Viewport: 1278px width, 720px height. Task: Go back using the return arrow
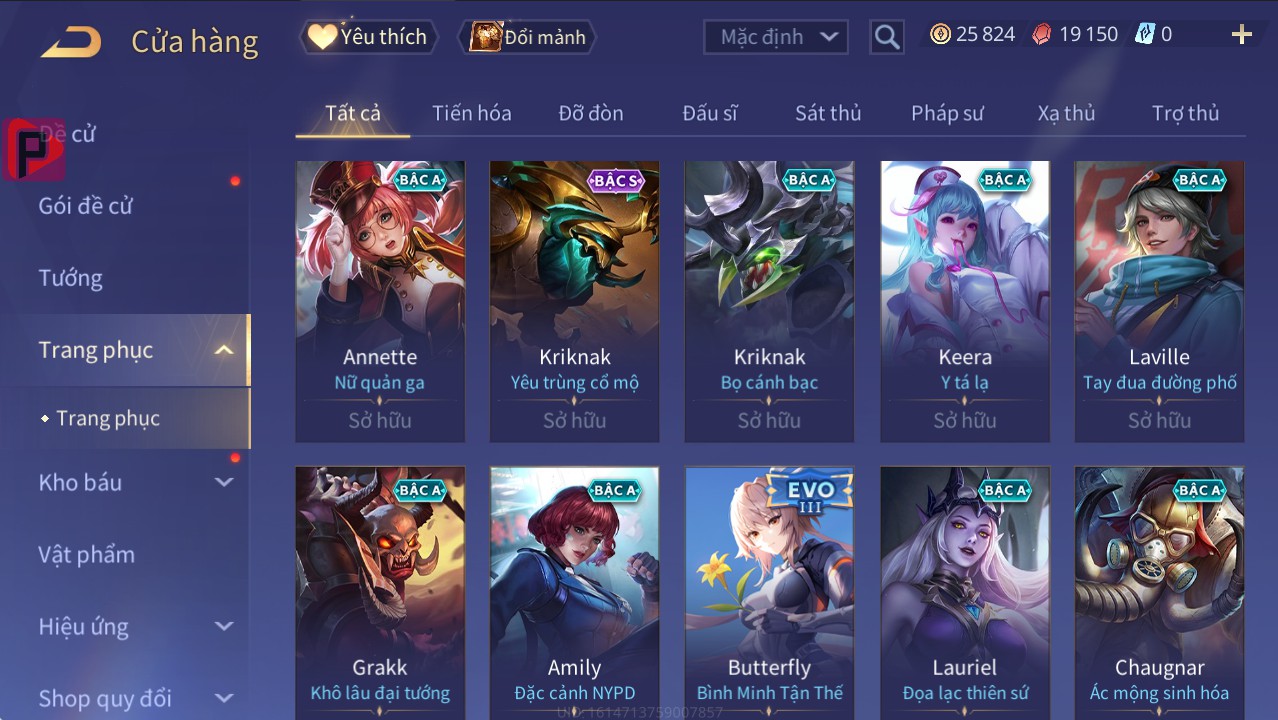[71, 41]
